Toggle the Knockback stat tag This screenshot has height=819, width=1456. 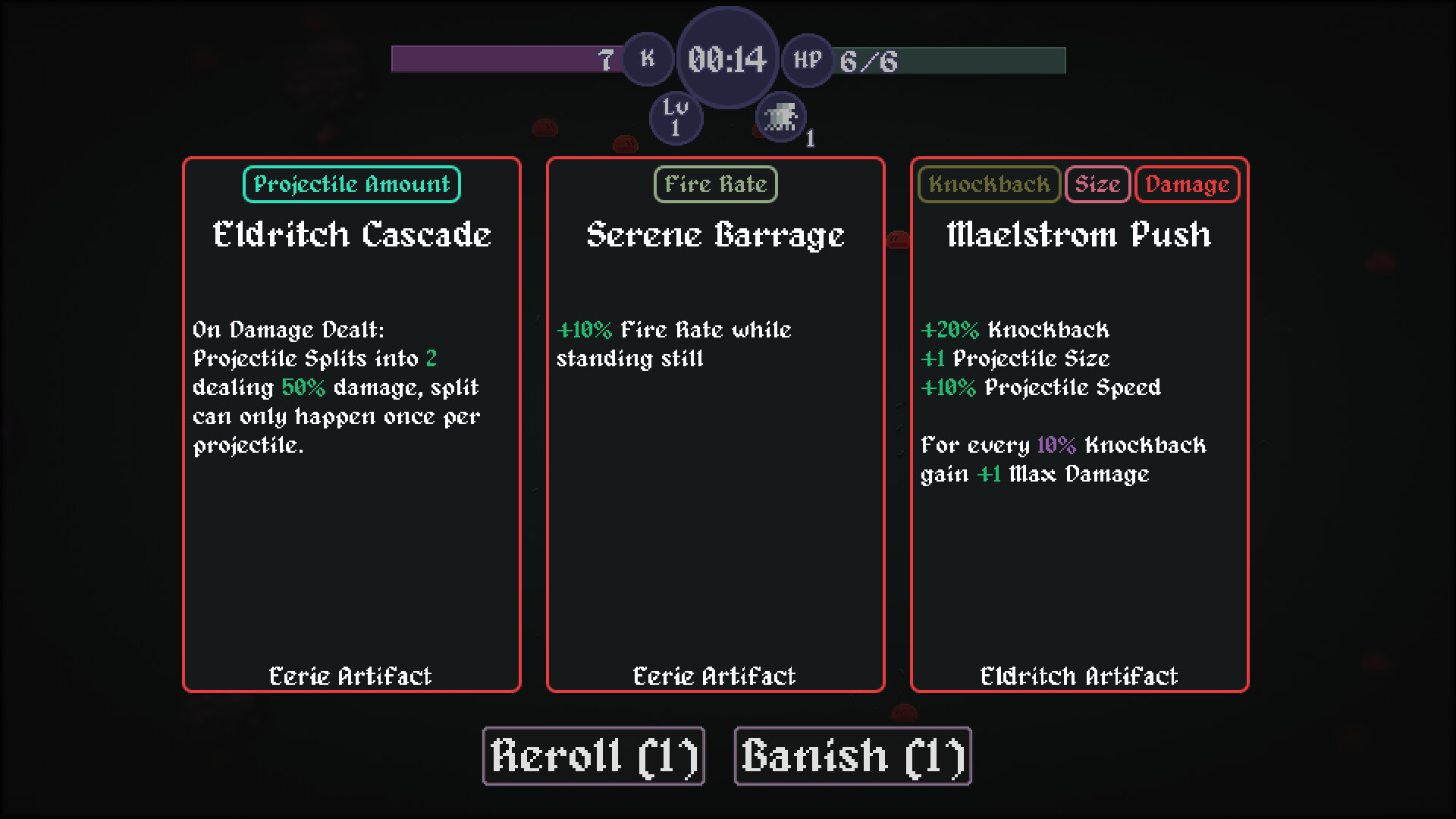(x=988, y=184)
